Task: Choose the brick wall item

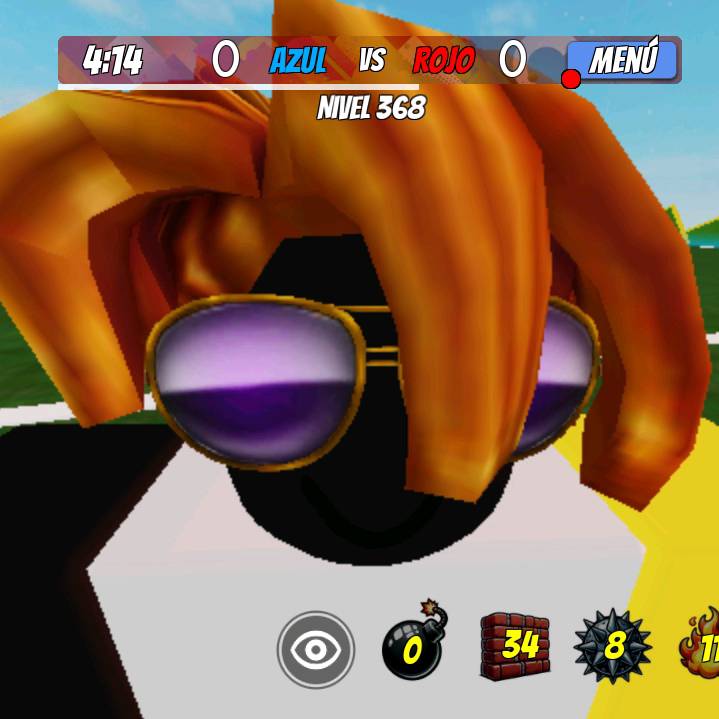Action: click(515, 646)
